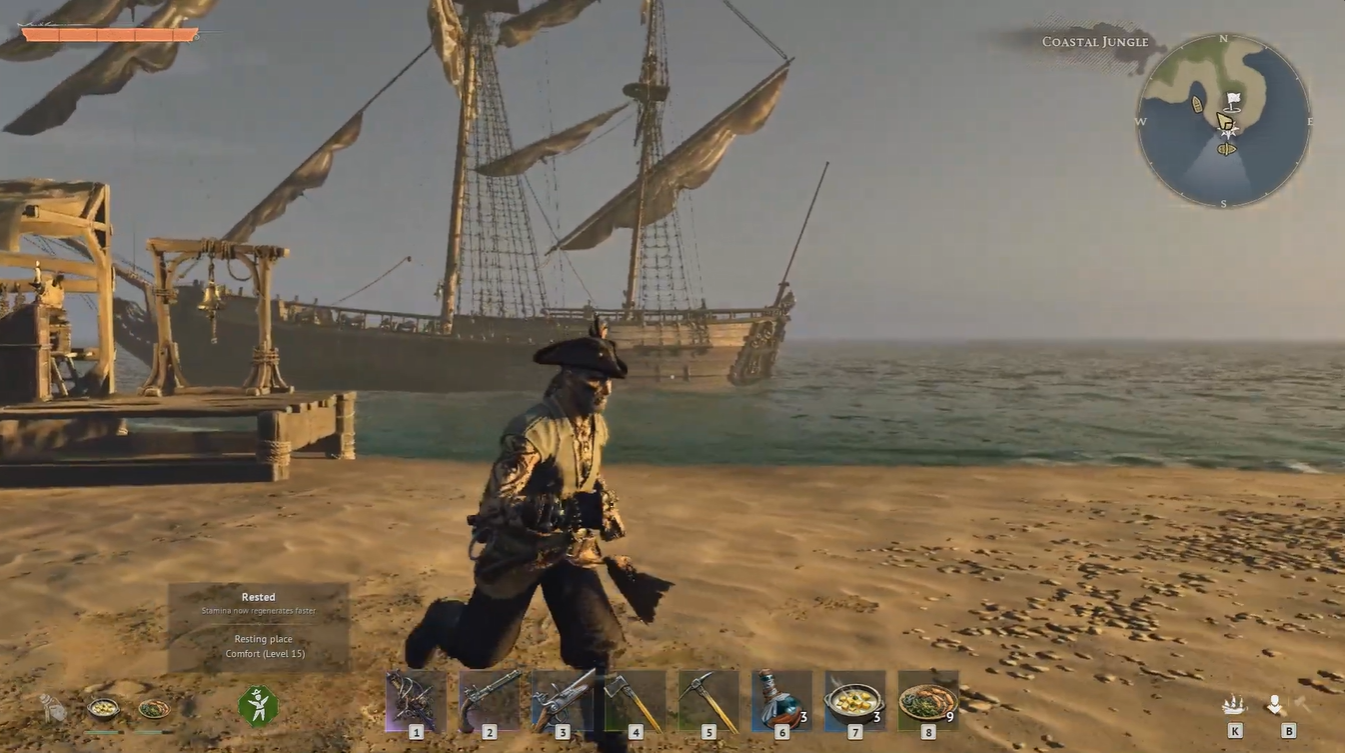Consume the vegetable dish in slot 8

[926, 697]
